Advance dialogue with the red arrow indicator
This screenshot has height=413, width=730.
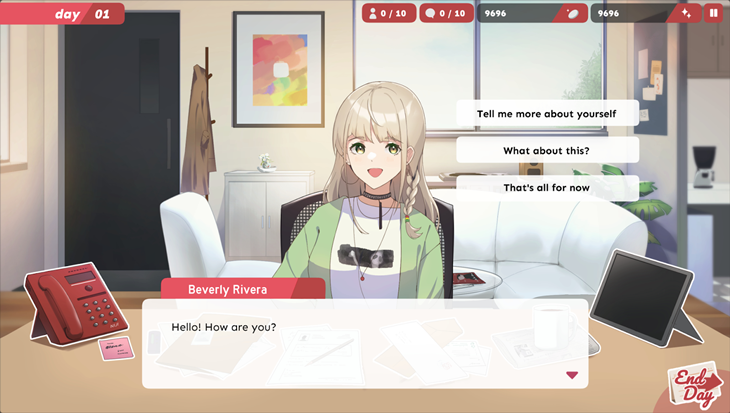pyautogui.click(x=572, y=375)
